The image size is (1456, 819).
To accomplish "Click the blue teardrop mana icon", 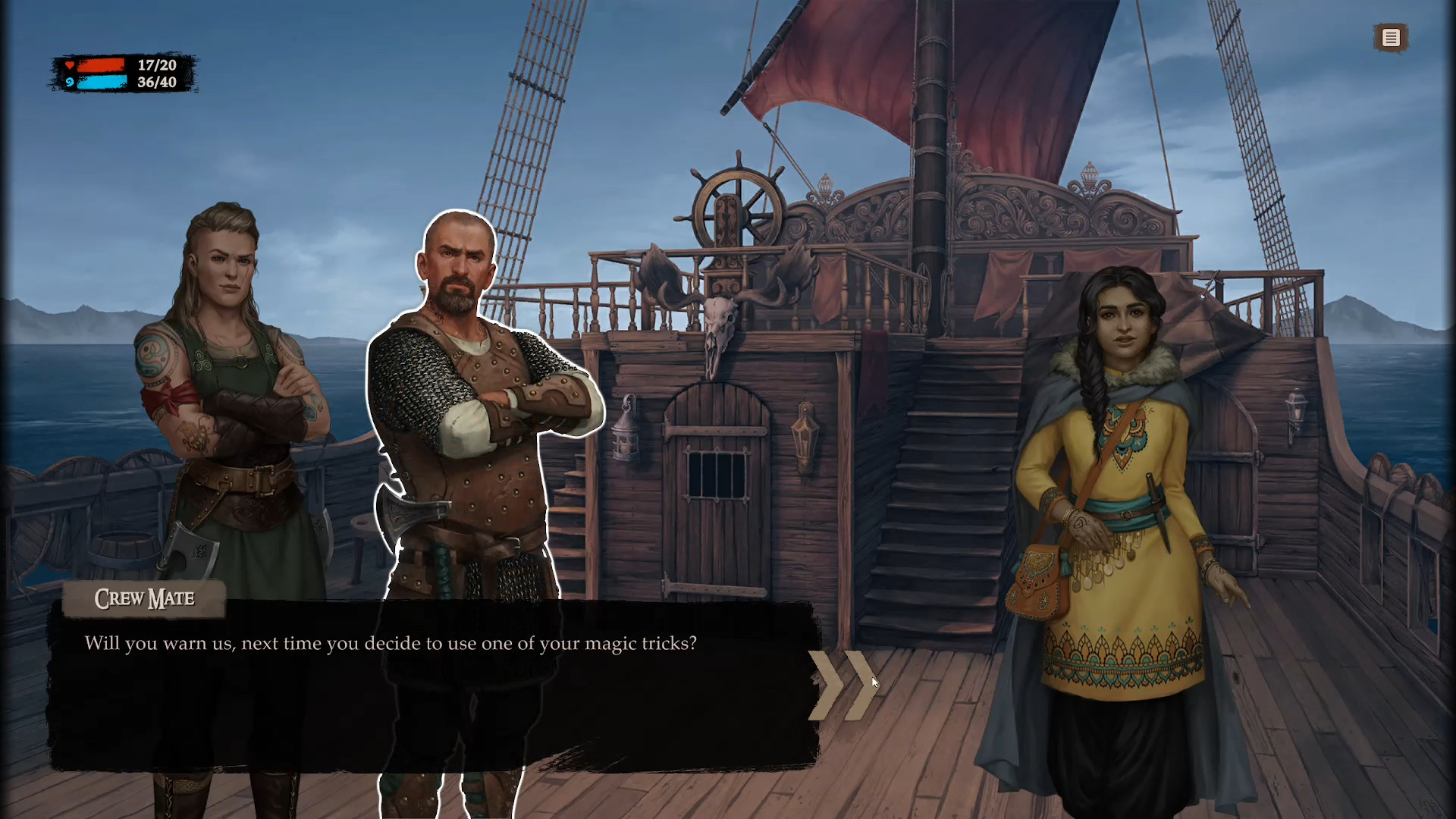I will click(x=70, y=81).
